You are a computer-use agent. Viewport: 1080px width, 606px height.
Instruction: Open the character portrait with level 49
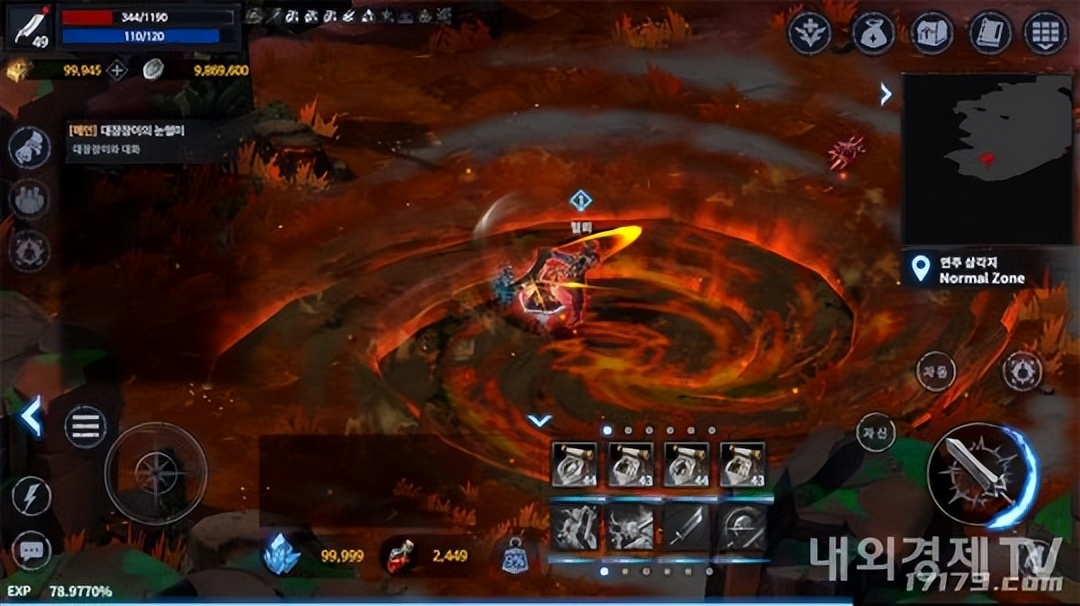29,28
